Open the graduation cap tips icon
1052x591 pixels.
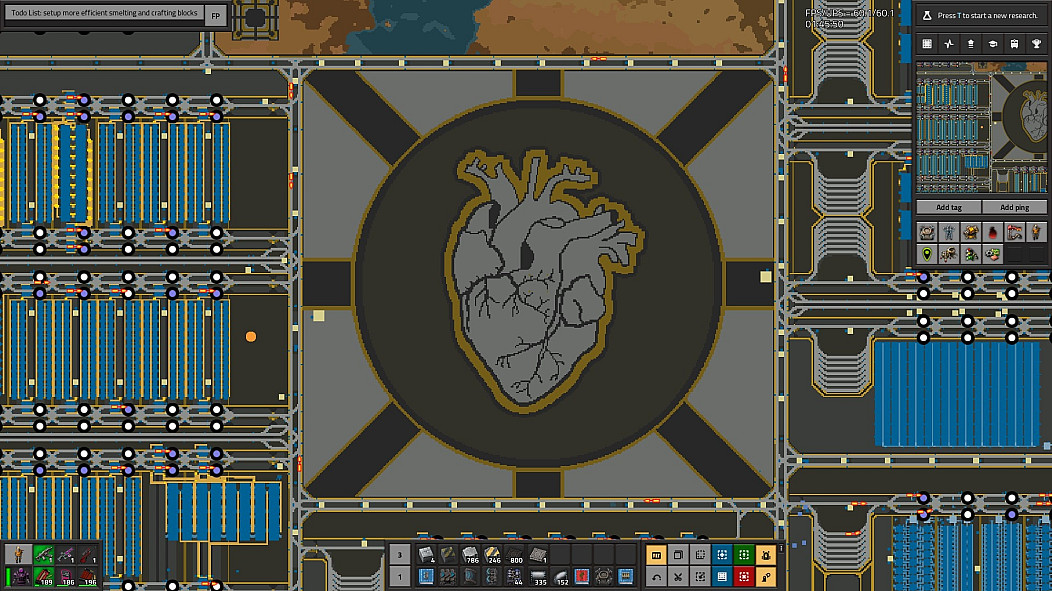[x=993, y=44]
